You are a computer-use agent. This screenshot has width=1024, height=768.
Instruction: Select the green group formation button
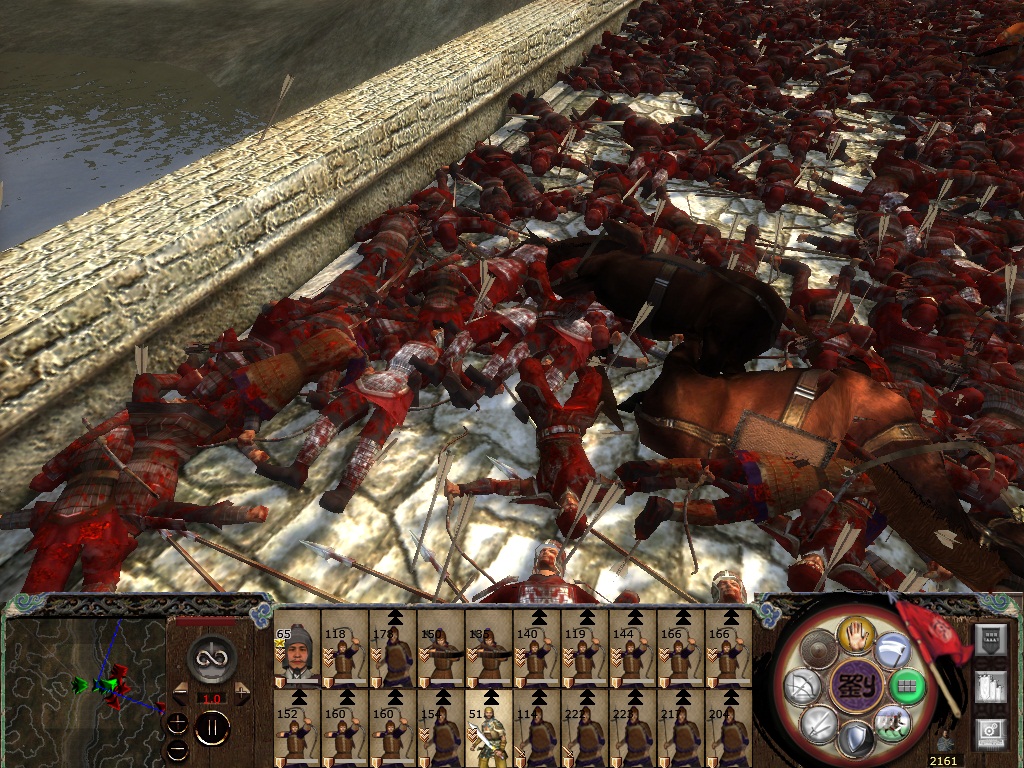click(x=908, y=686)
